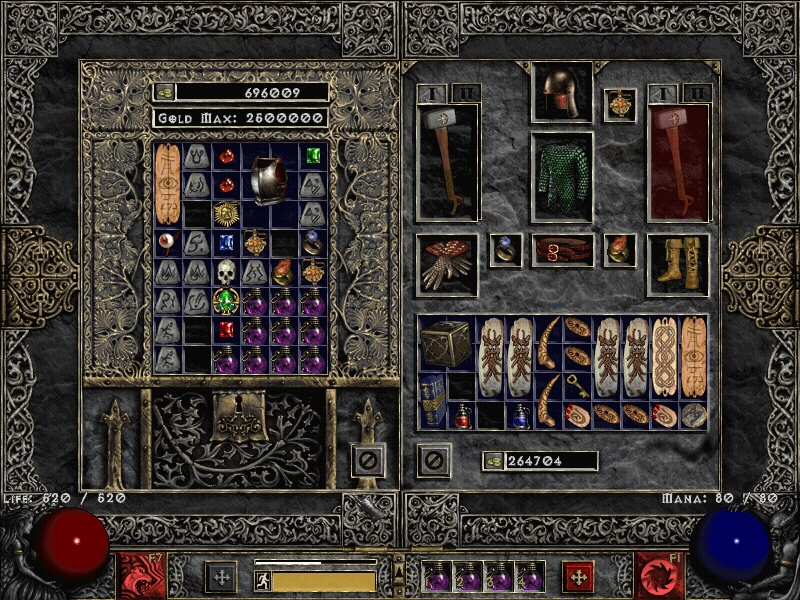
Task: Select the equipped green chain mail armor
Action: pos(561,177)
